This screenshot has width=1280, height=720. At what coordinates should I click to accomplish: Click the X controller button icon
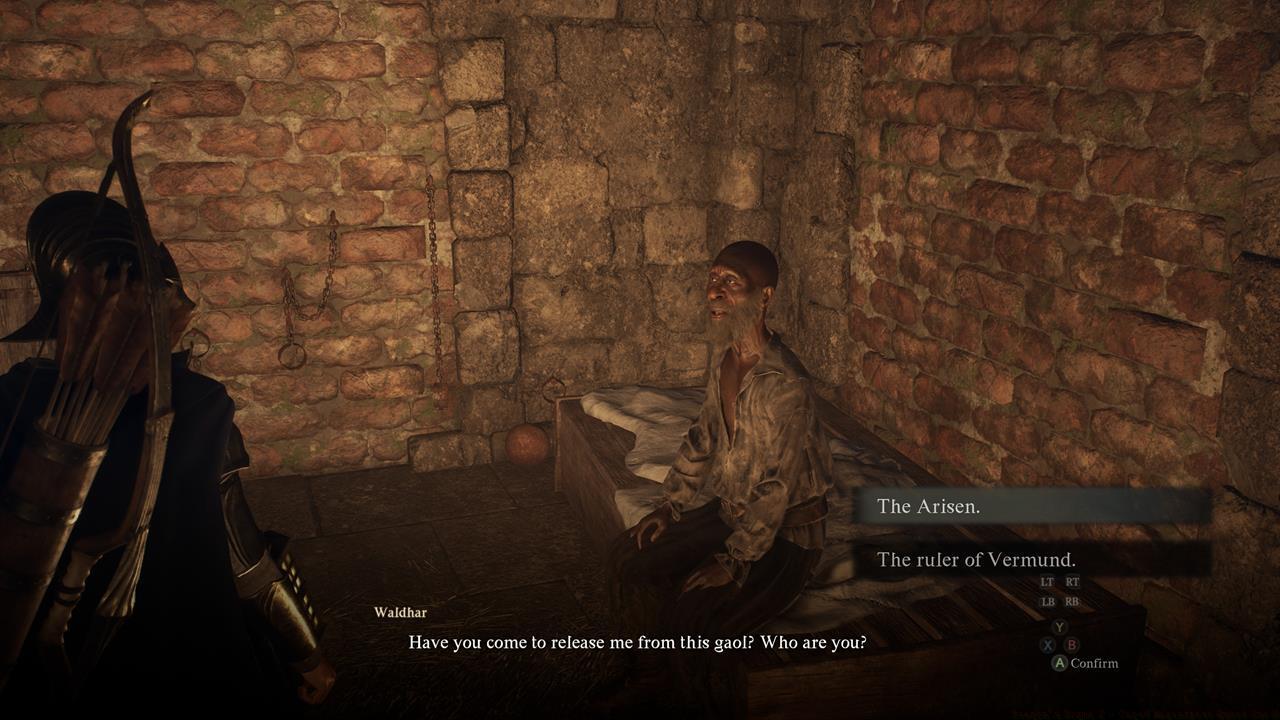click(1047, 644)
